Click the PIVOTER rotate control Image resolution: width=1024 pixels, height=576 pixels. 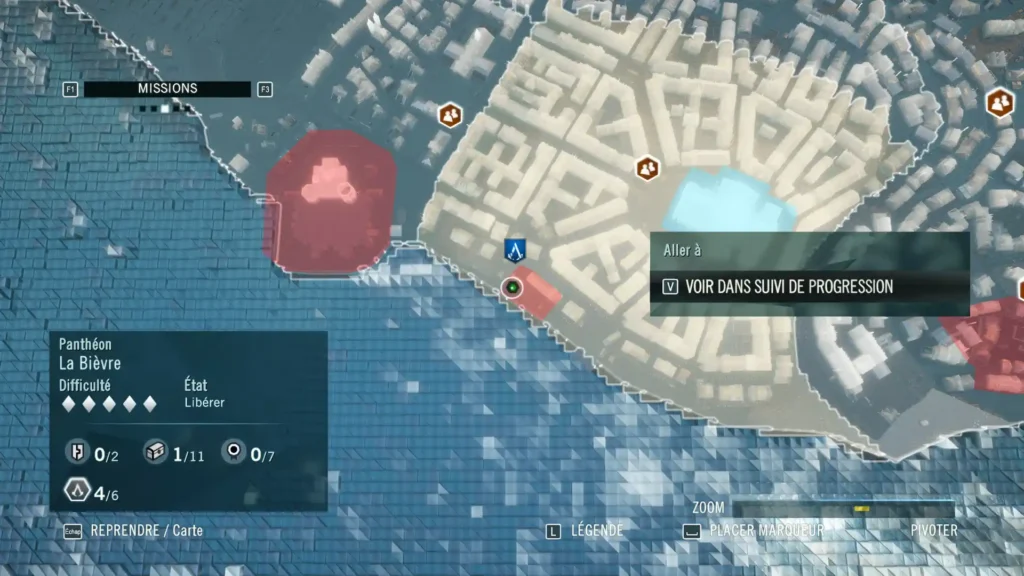tap(934, 531)
